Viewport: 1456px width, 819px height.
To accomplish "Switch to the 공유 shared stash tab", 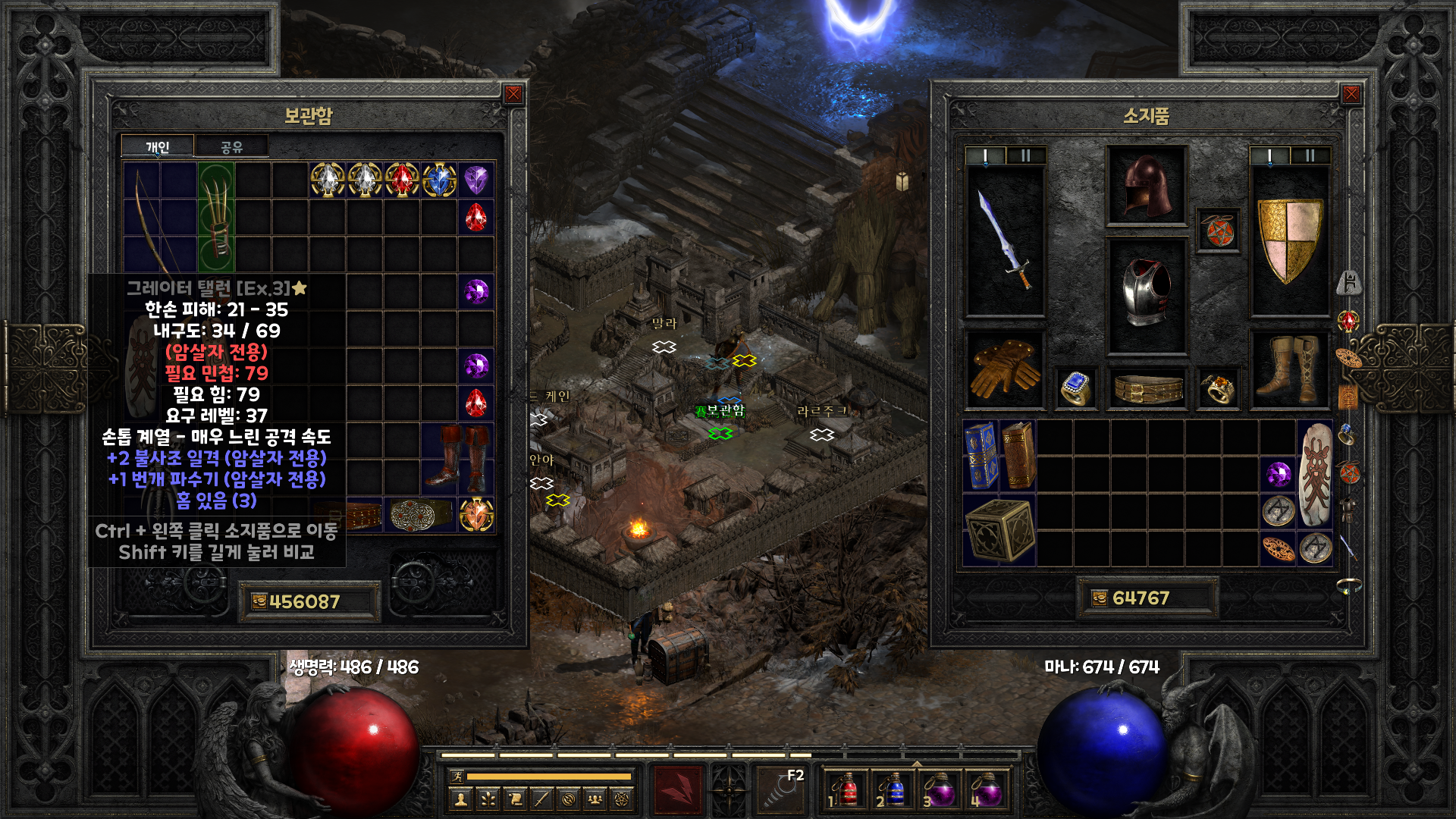I will point(231,146).
